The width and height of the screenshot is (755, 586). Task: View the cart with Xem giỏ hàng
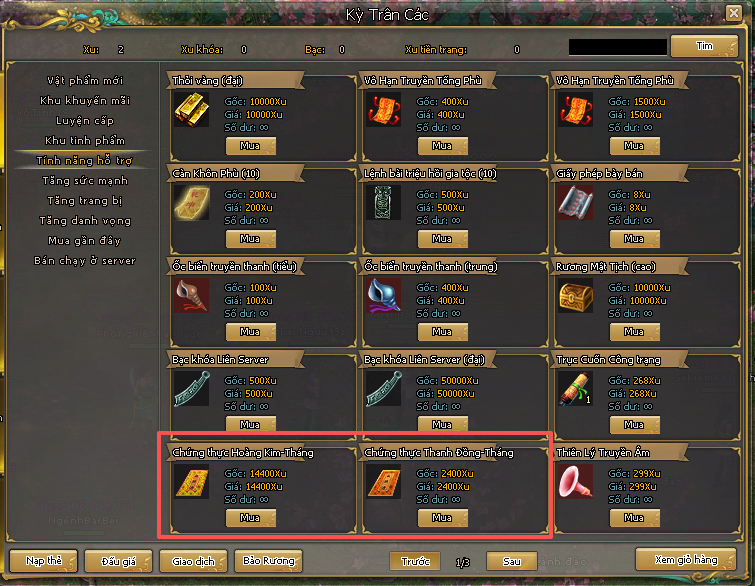pyautogui.click(x=685, y=559)
